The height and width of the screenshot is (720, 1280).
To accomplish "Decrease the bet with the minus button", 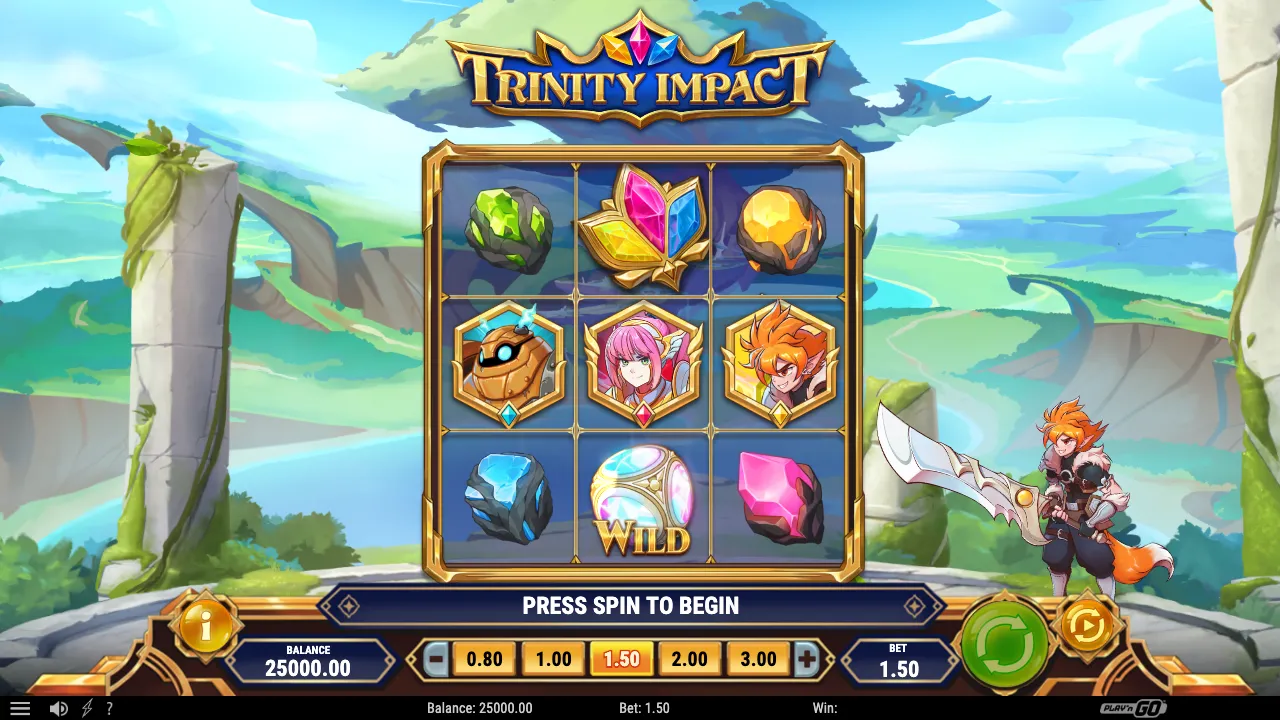I will click(434, 658).
